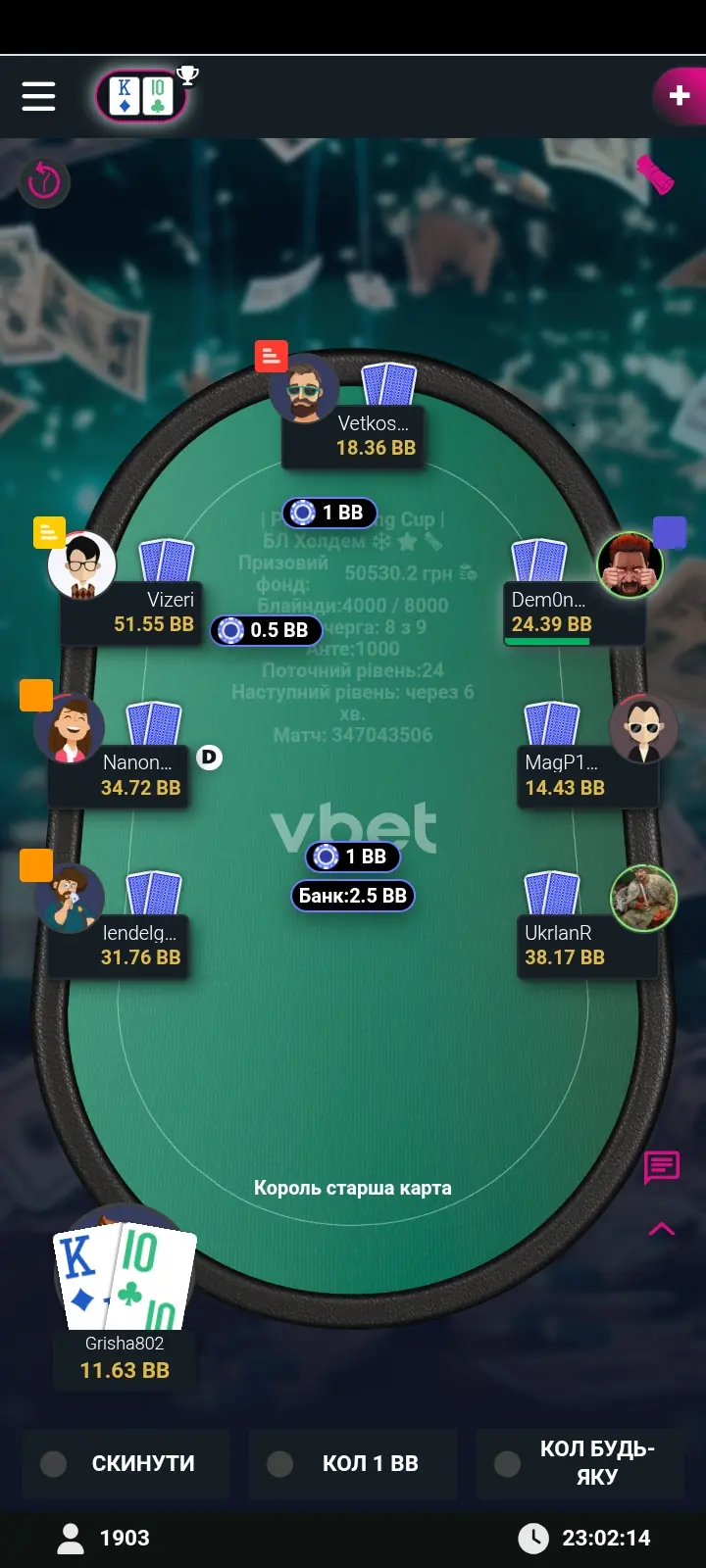Select the КОЛ БУДЬ-ЯКУ pre-action
The height and width of the screenshot is (1568, 706).
[580, 1463]
